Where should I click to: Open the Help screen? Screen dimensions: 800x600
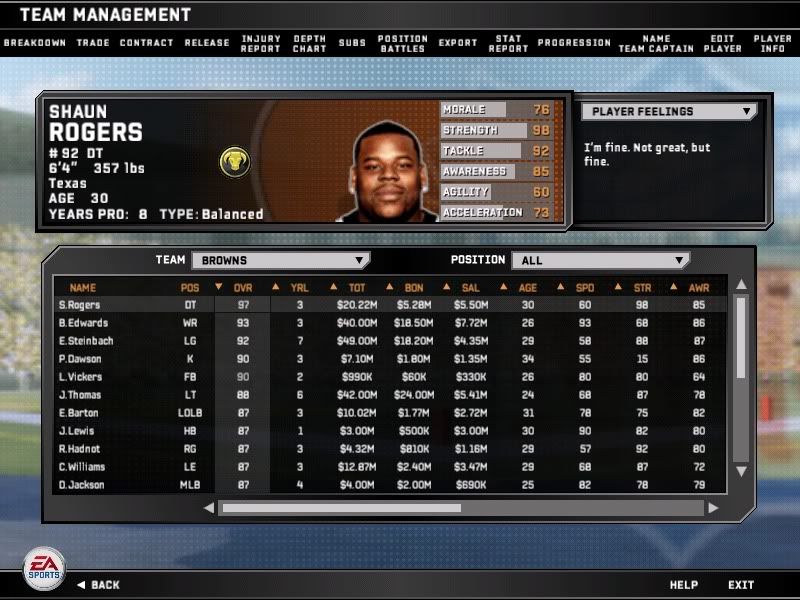pyautogui.click(x=684, y=585)
